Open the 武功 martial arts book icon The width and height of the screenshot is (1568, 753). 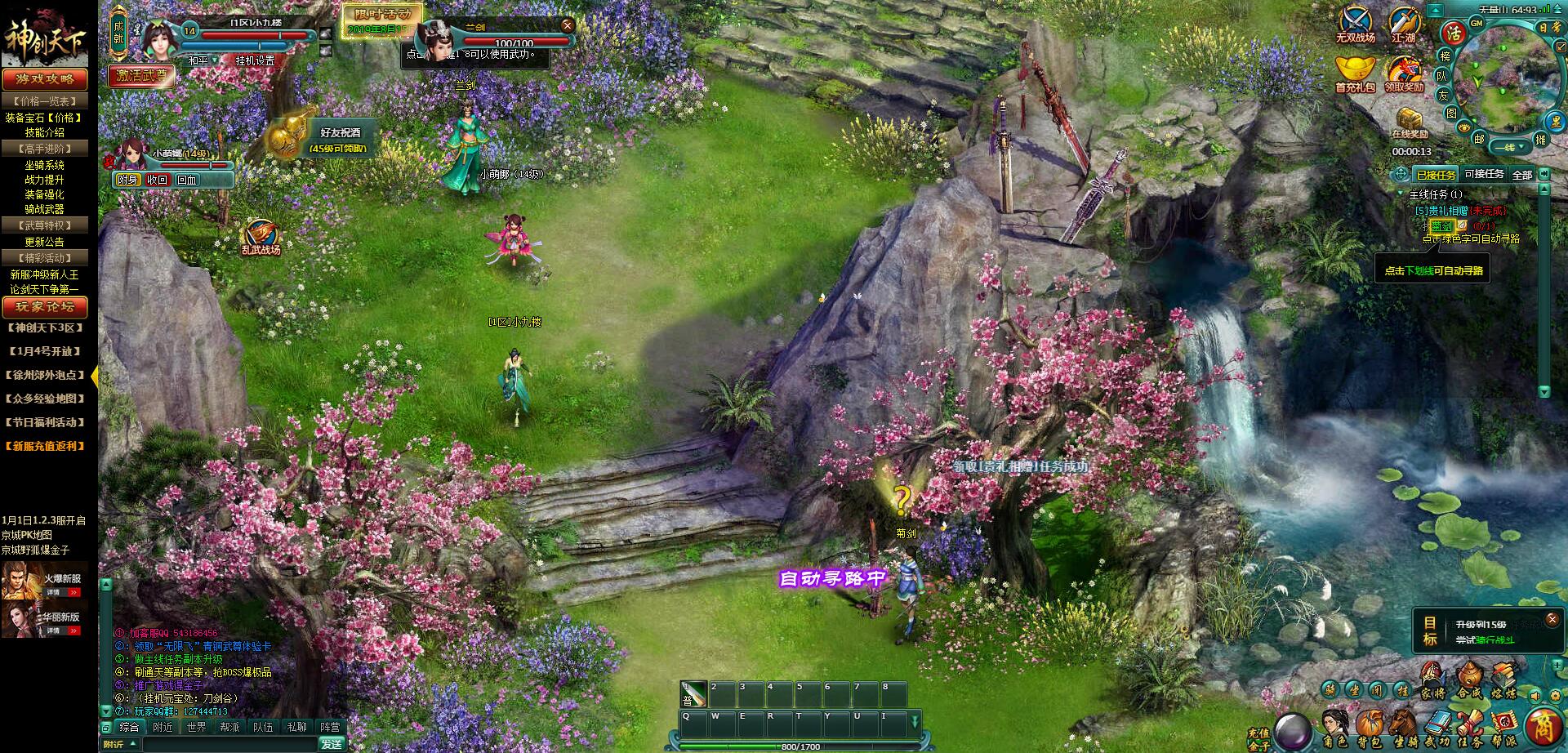coord(1439,722)
